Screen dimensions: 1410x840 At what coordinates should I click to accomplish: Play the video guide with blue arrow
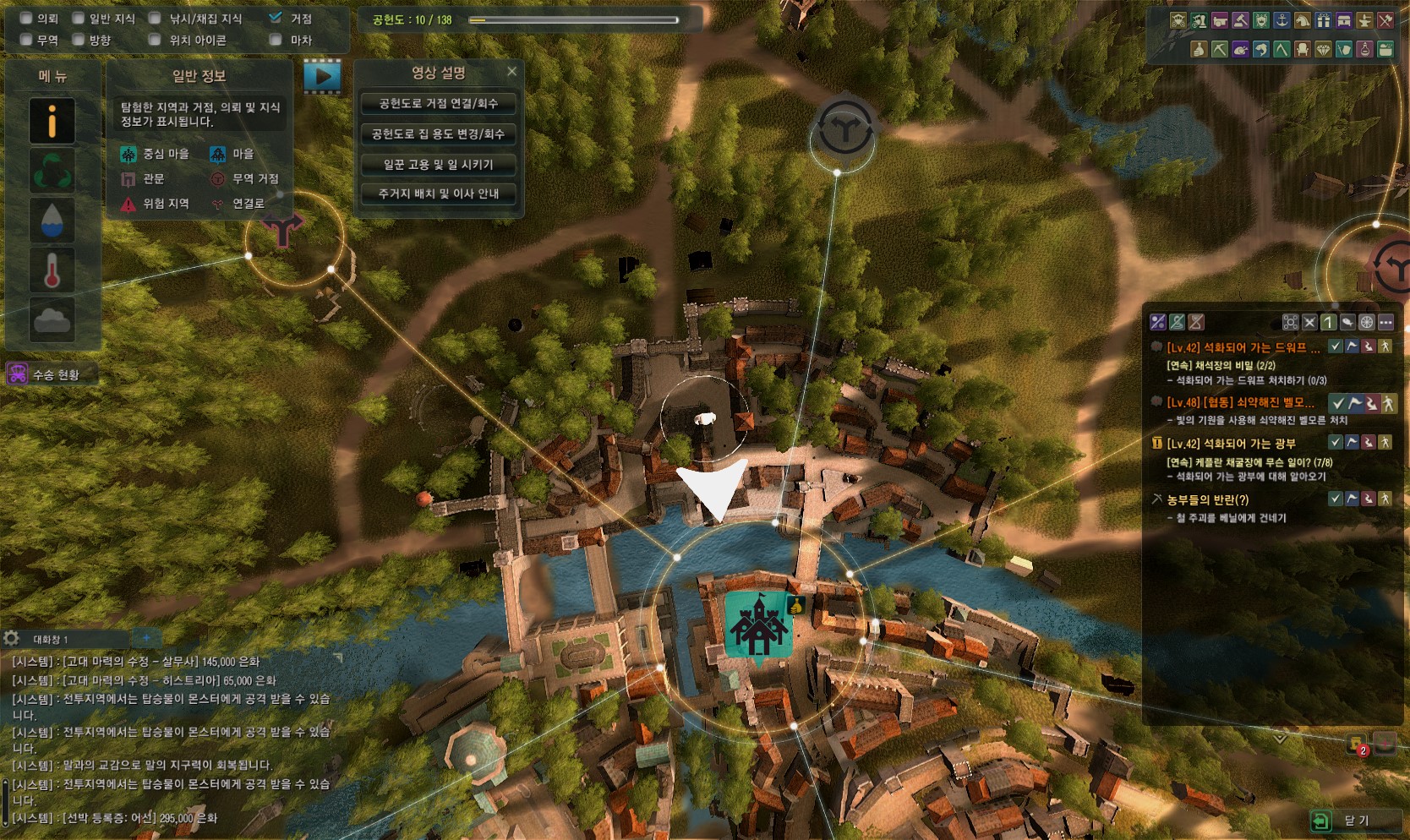[322, 76]
